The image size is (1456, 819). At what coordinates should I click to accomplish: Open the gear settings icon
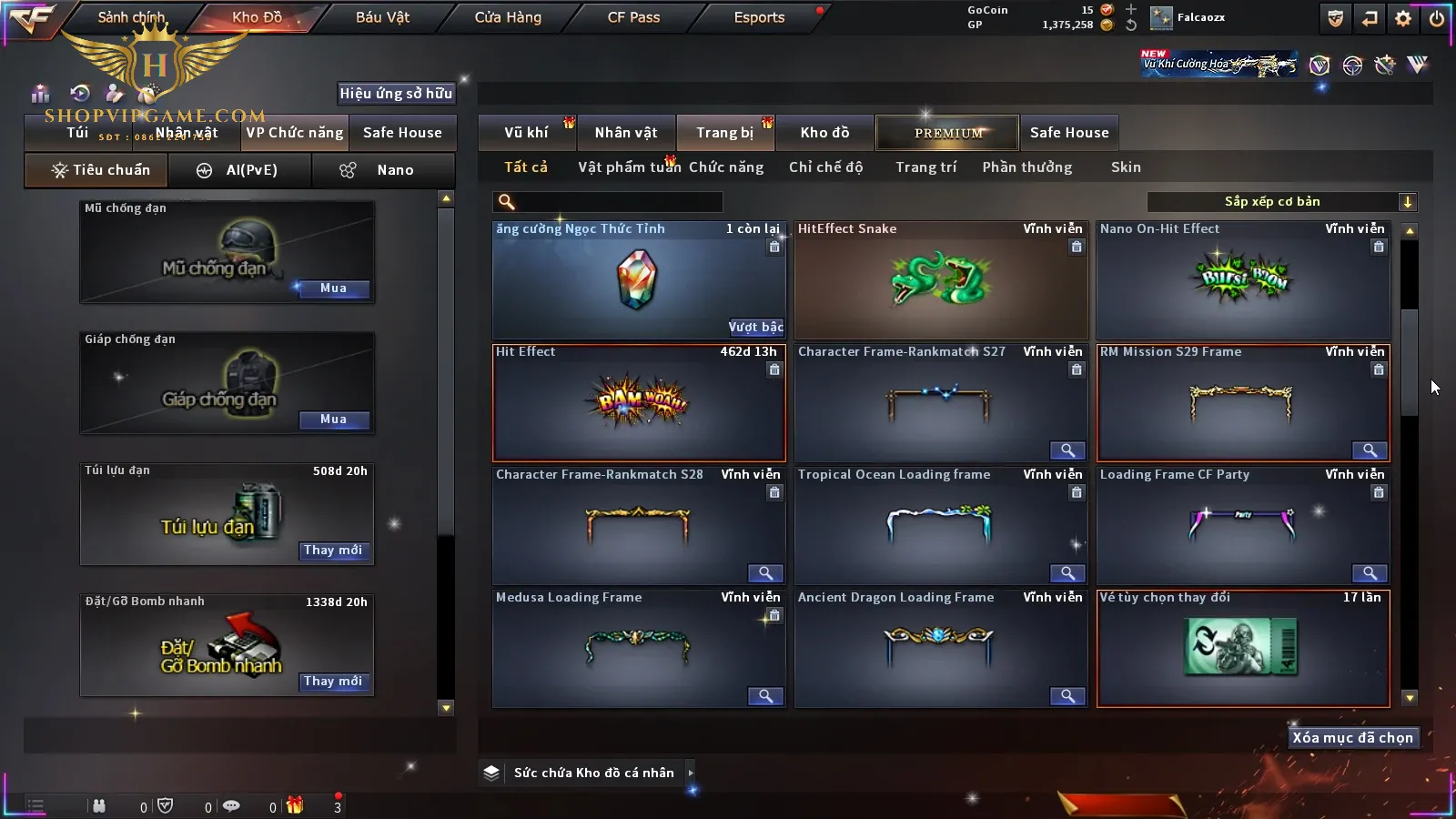[1403, 18]
